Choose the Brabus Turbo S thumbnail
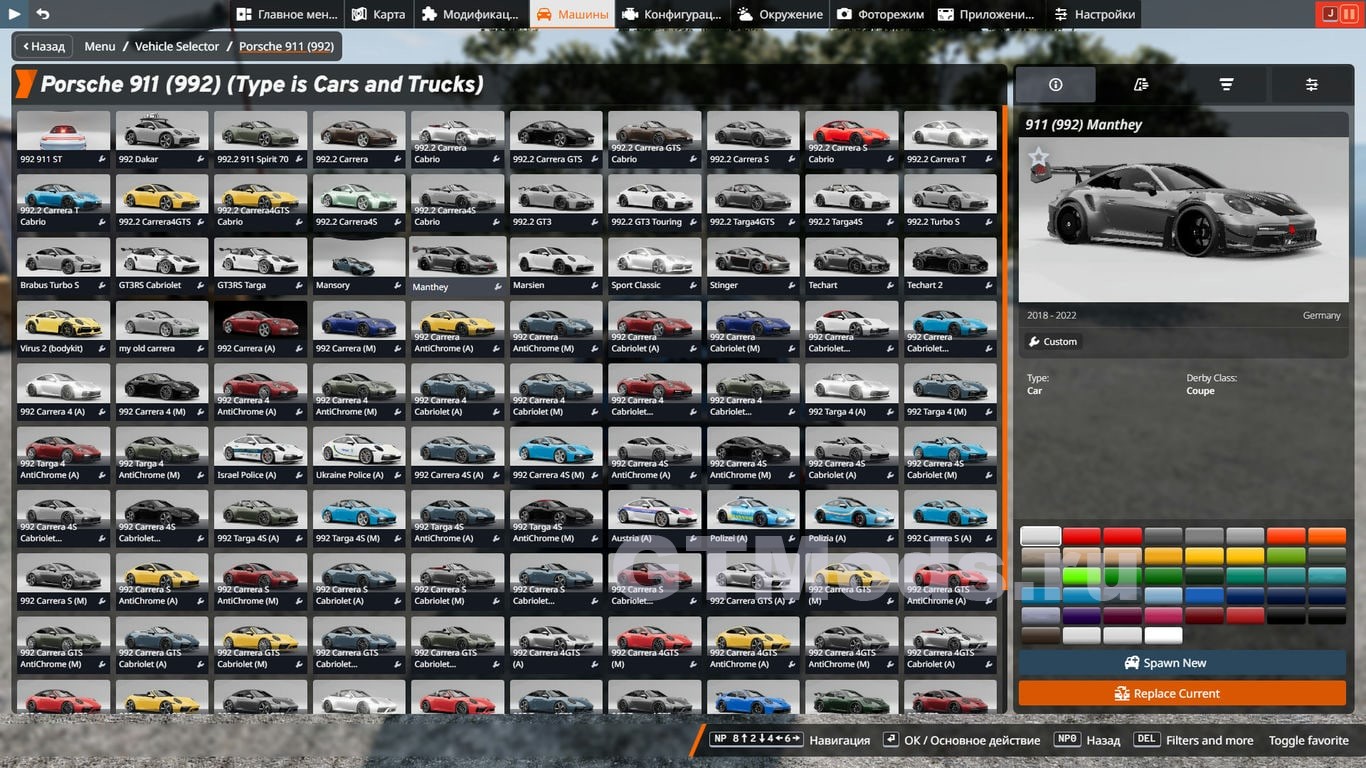The height and width of the screenshot is (768, 1366). [x=63, y=264]
